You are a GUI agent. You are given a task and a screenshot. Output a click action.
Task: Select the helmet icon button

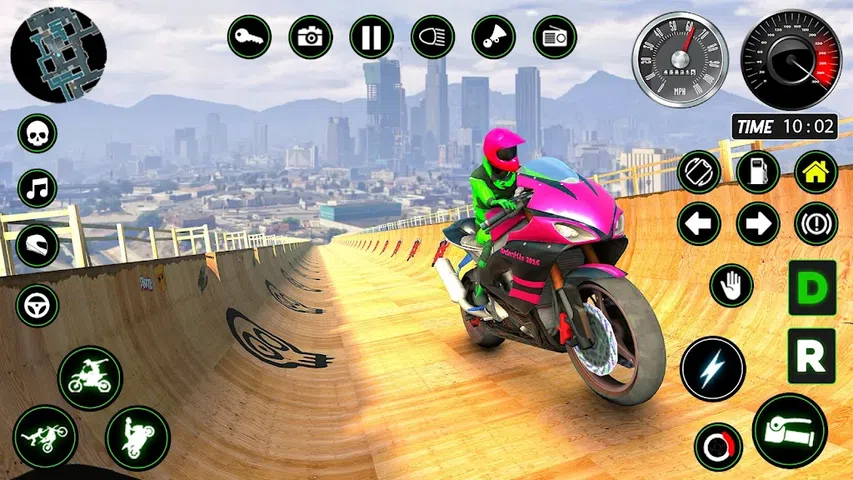[x=37, y=245]
